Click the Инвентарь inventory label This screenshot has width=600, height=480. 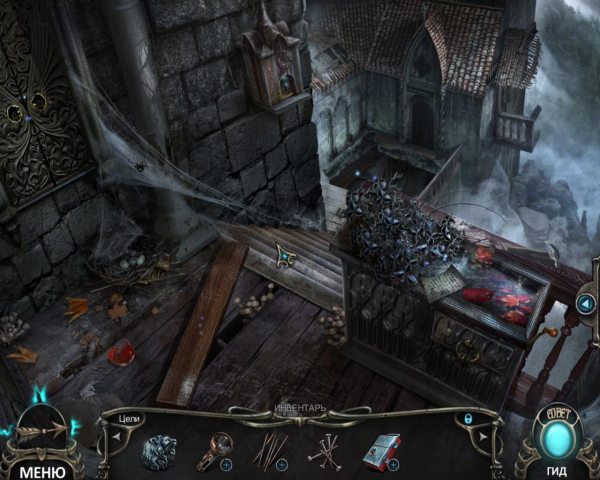[299, 408]
